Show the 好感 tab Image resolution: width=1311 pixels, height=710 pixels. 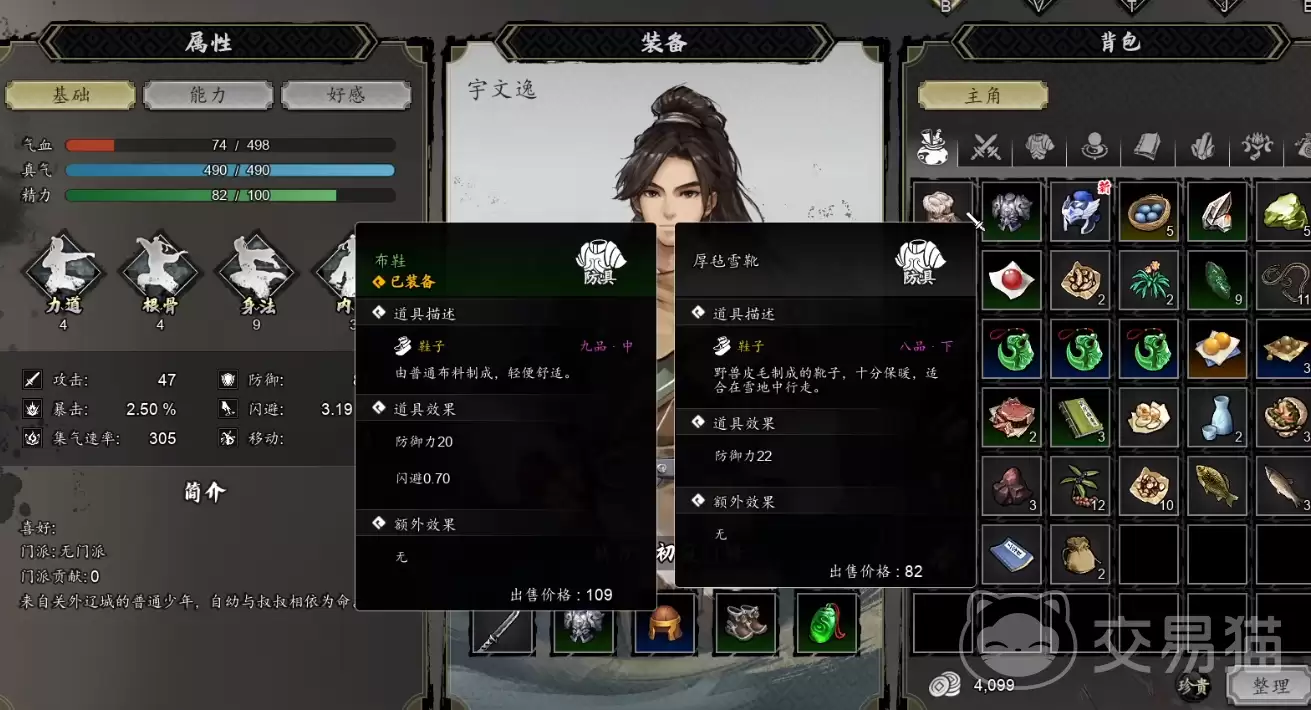(x=346, y=95)
